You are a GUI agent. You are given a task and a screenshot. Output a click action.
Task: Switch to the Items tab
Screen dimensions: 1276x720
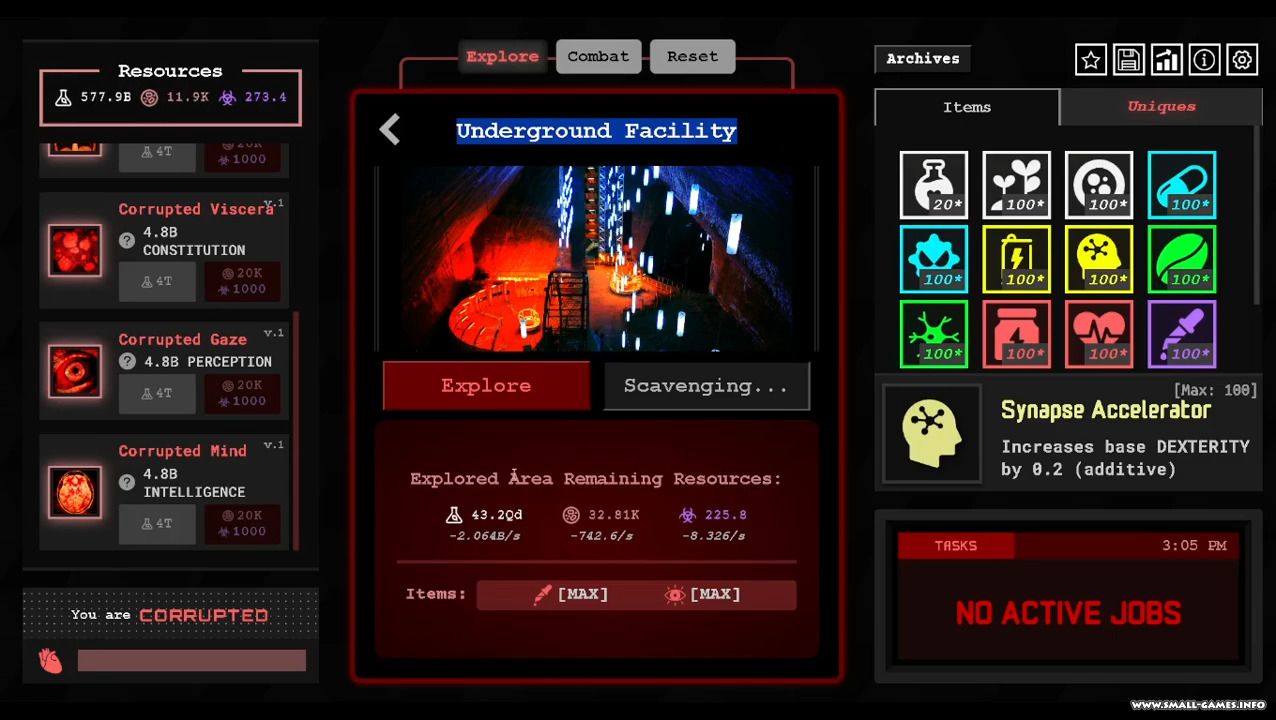tap(967, 108)
